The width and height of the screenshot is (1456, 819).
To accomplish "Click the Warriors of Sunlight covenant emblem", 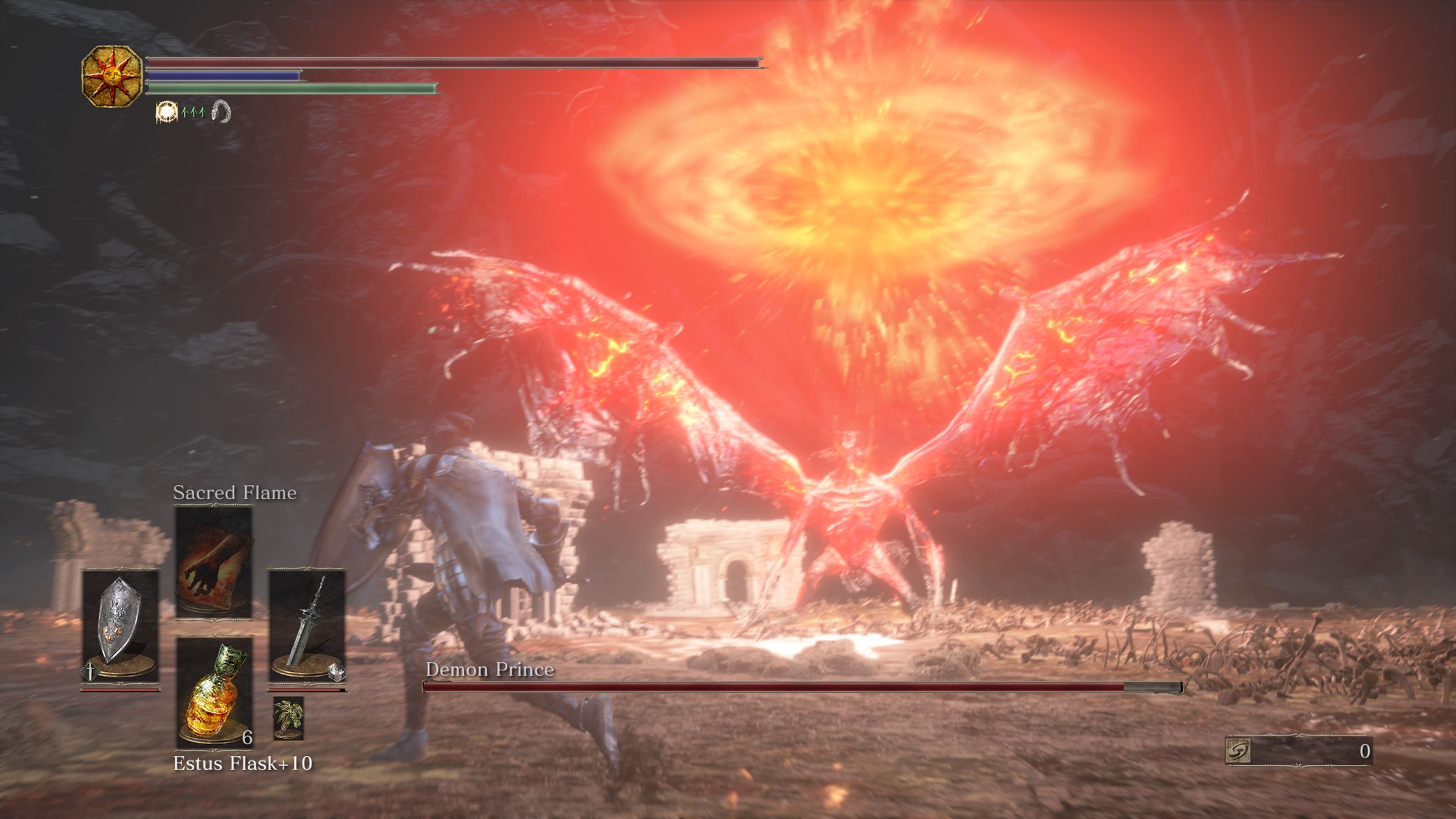I will pyautogui.click(x=111, y=76).
